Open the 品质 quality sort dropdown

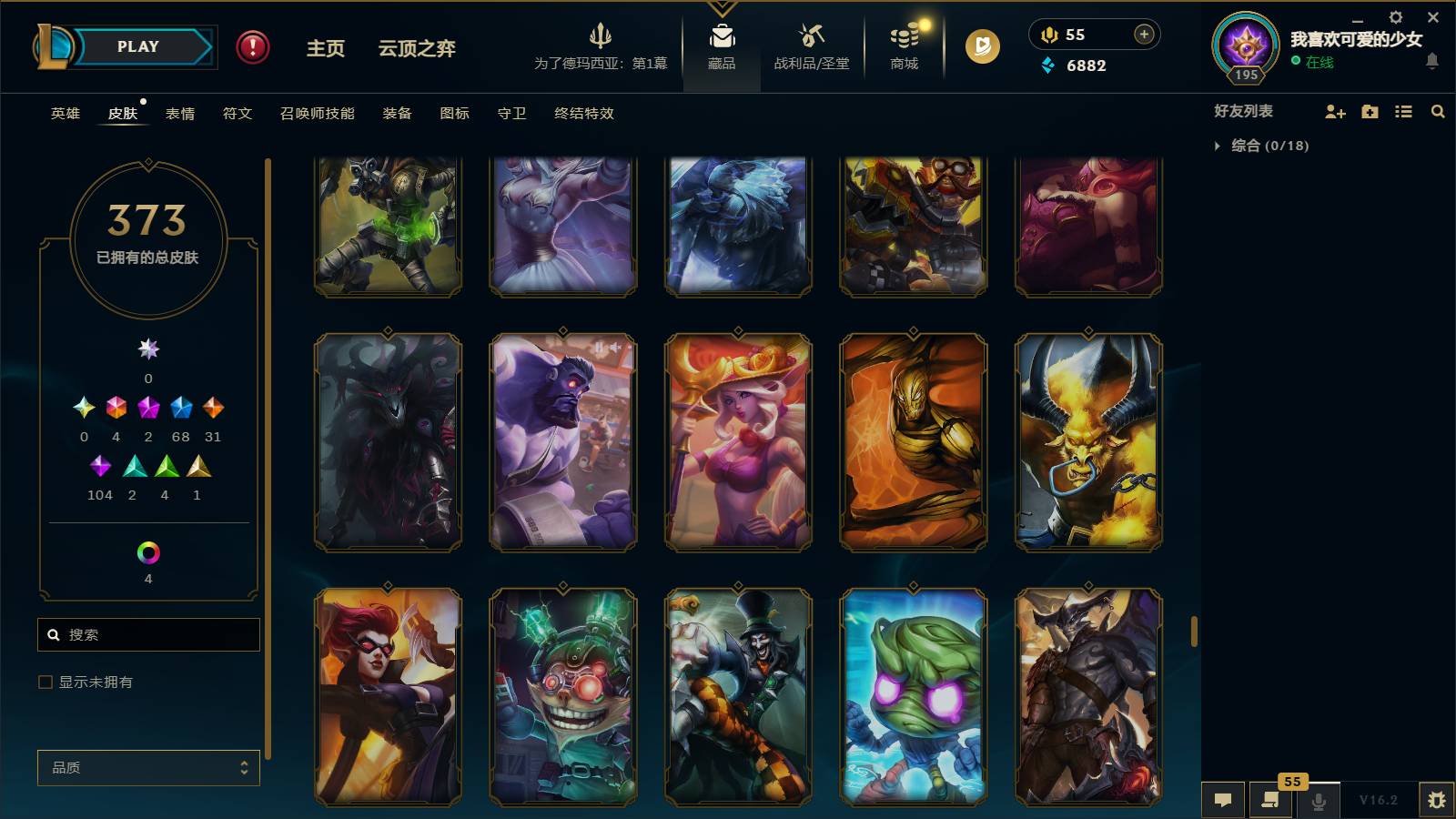147,767
